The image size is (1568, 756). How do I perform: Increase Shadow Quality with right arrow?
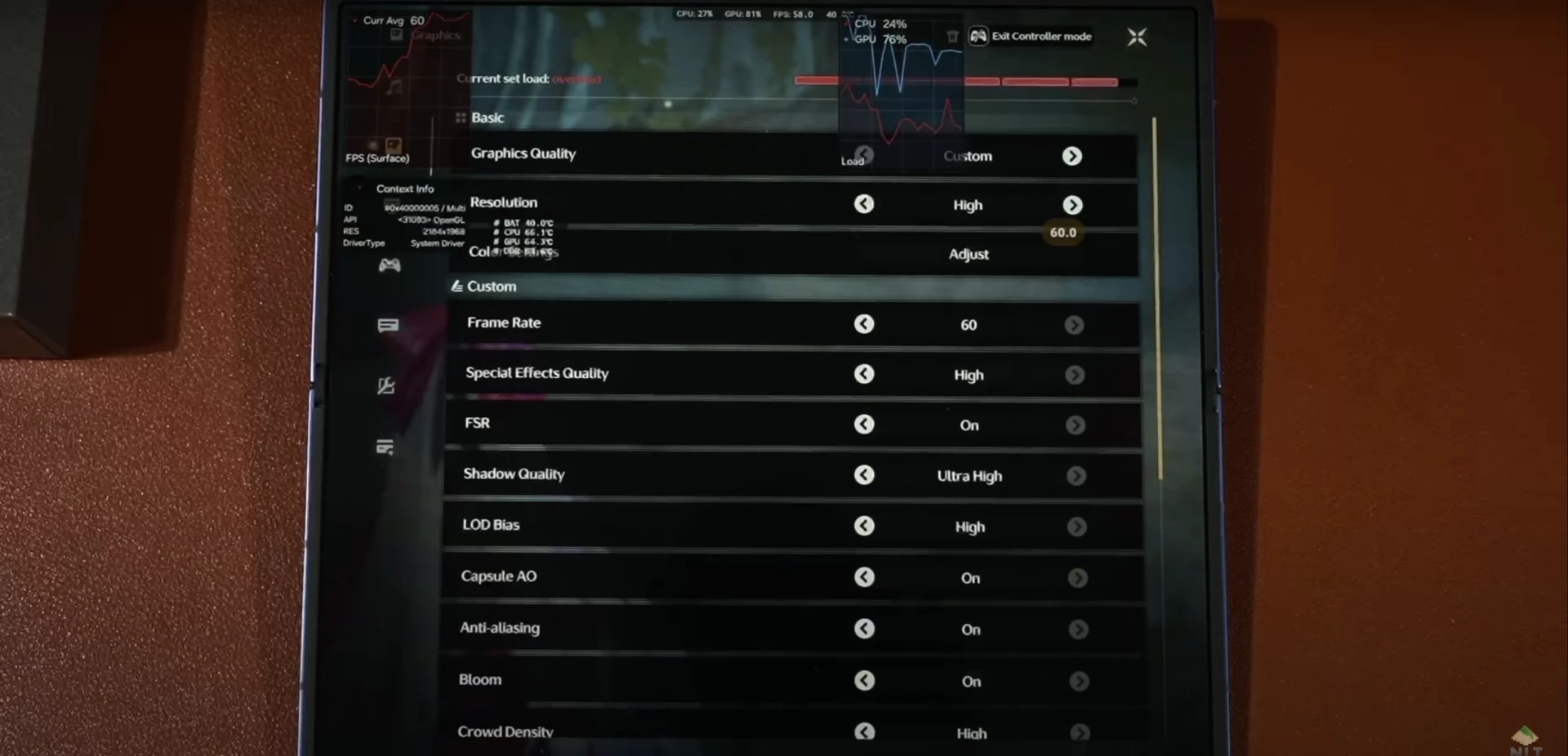1076,475
